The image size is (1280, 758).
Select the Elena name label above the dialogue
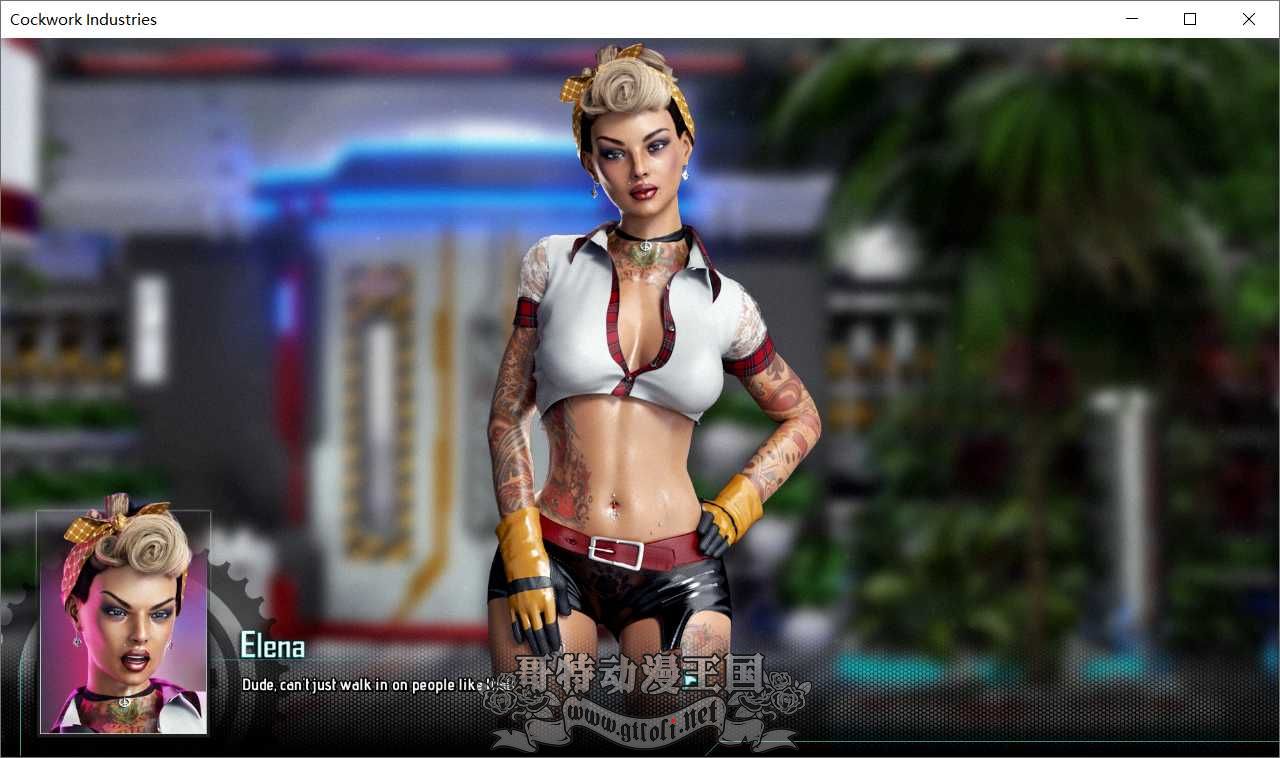point(270,647)
